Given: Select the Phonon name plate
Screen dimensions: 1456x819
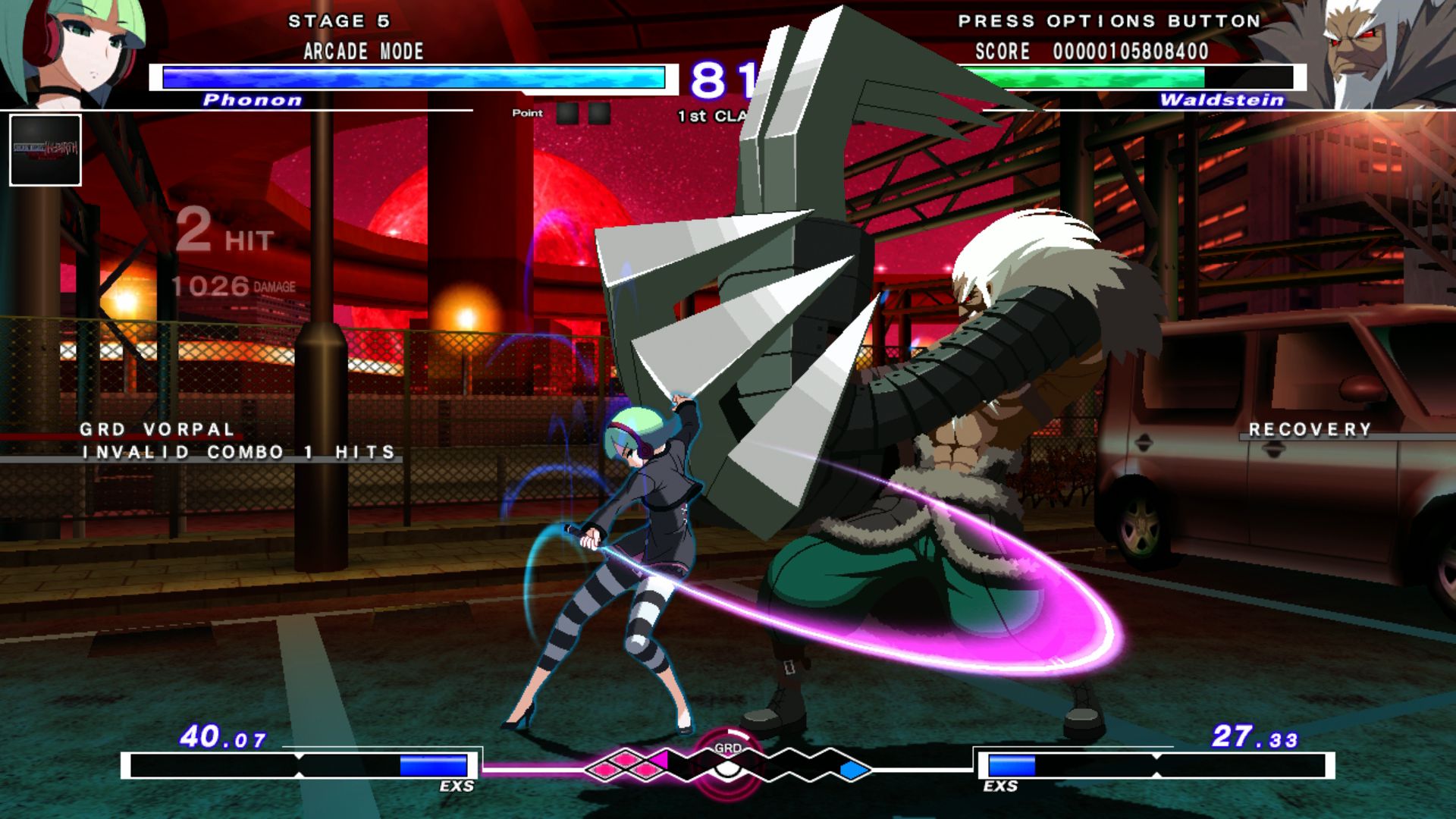Looking at the screenshot, I should [253, 100].
